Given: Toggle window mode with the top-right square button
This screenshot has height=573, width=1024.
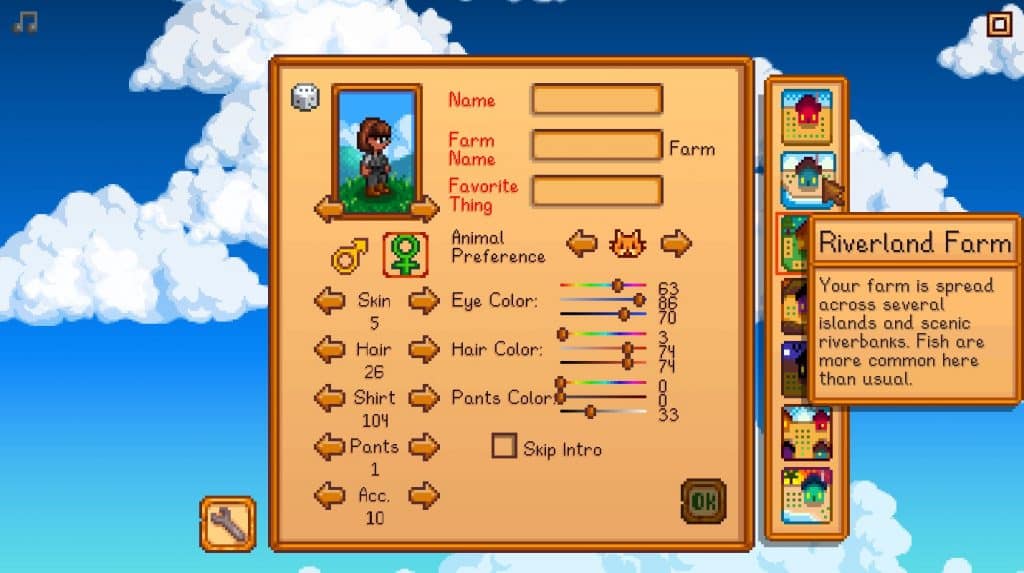Looking at the screenshot, I should point(999,24).
